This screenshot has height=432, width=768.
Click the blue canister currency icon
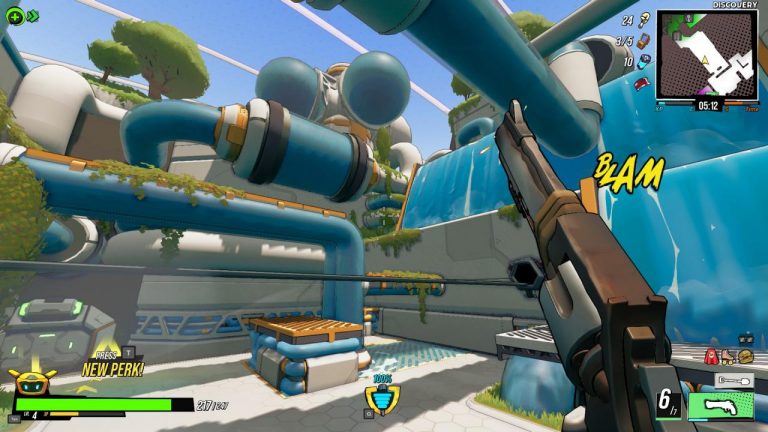(645, 62)
